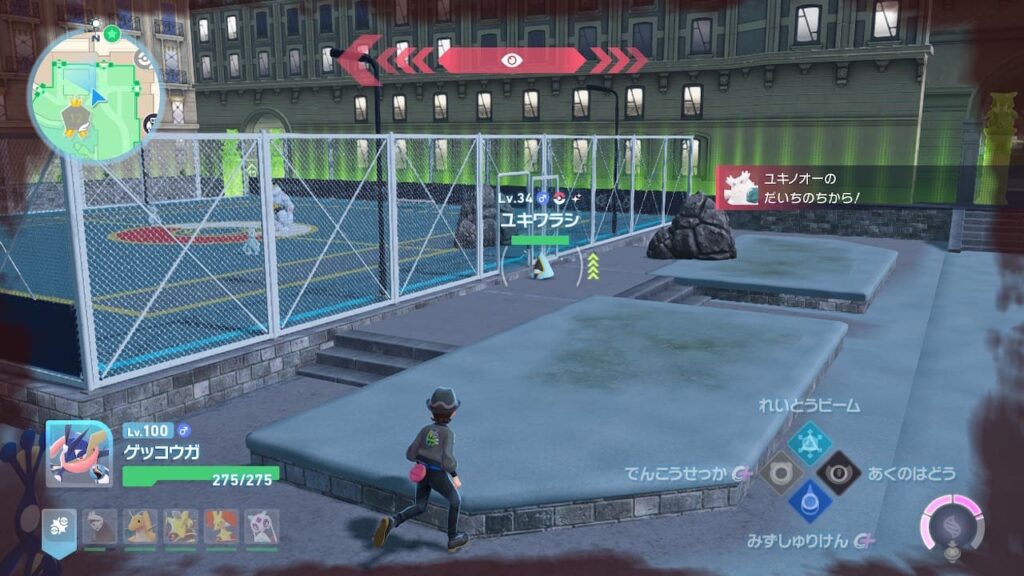The image size is (1024, 576).
Task: Choose the orange Dragonite party slot
Action: 140,527
